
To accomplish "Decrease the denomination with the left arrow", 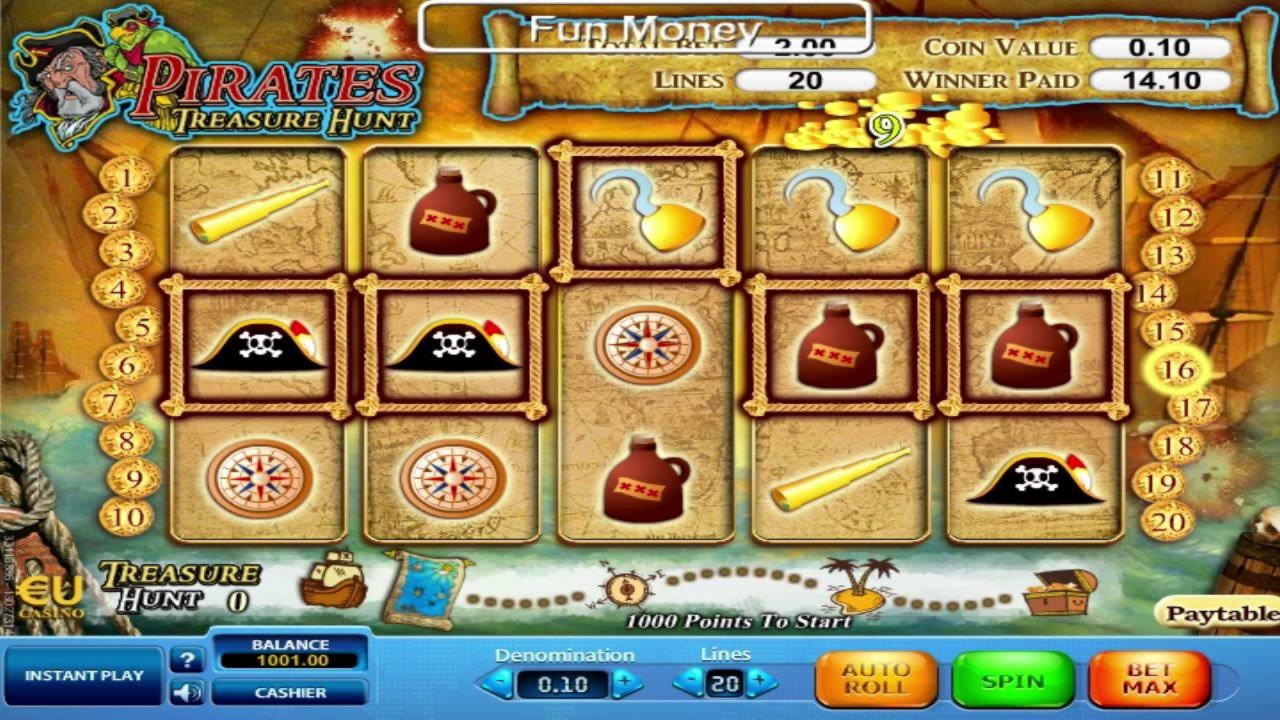I will point(497,684).
